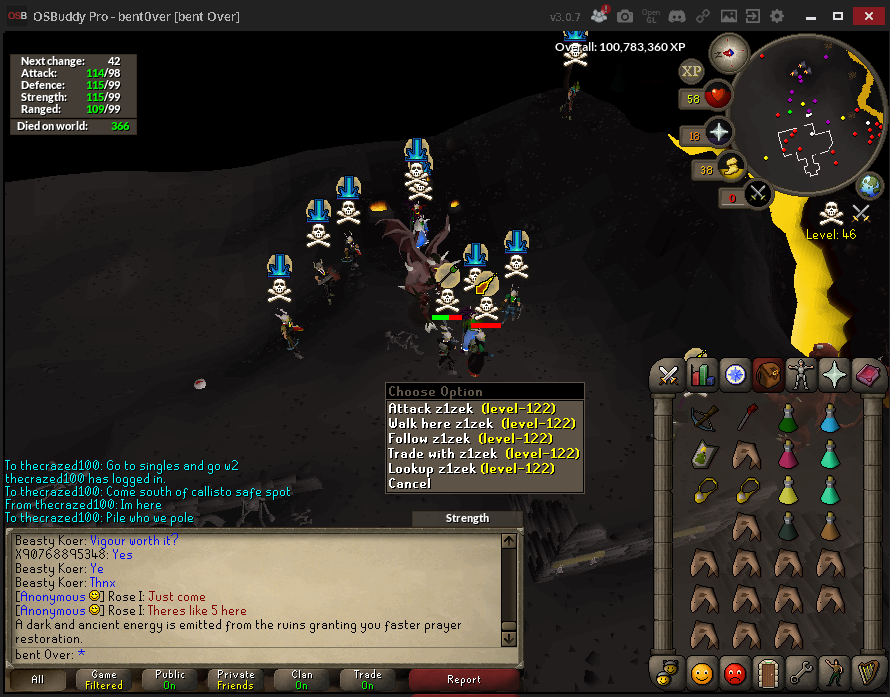Open the wrench Settings tab

click(x=801, y=671)
